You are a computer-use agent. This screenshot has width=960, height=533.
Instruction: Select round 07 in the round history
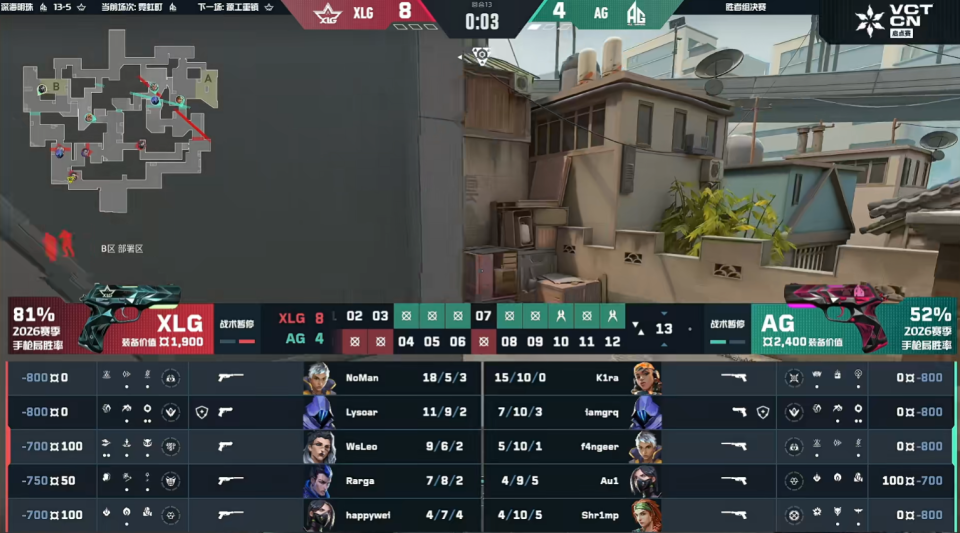483,317
